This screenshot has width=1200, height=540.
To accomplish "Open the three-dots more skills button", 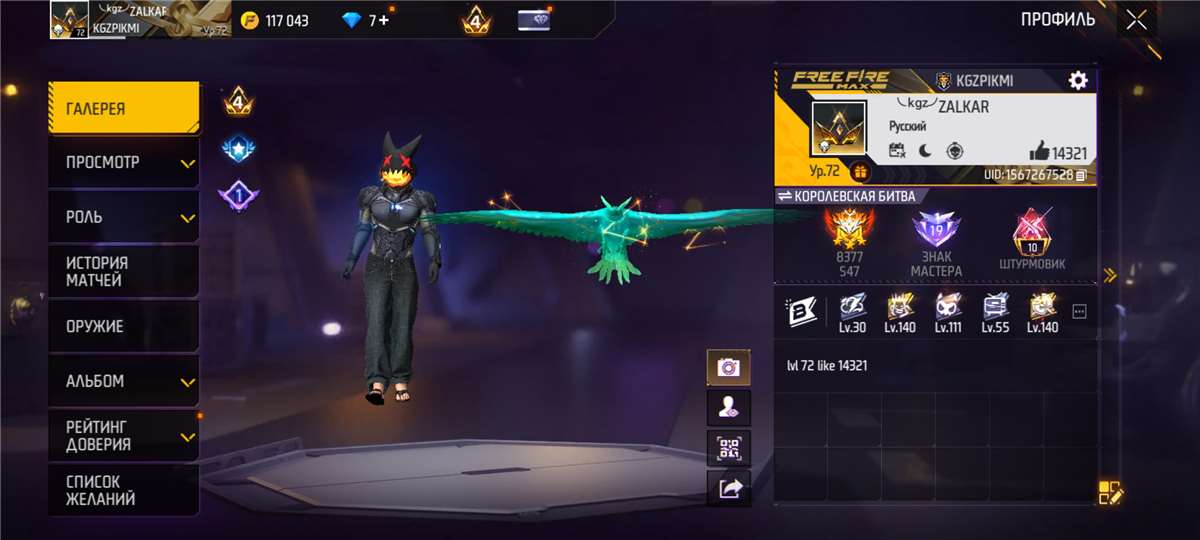I will (1079, 311).
